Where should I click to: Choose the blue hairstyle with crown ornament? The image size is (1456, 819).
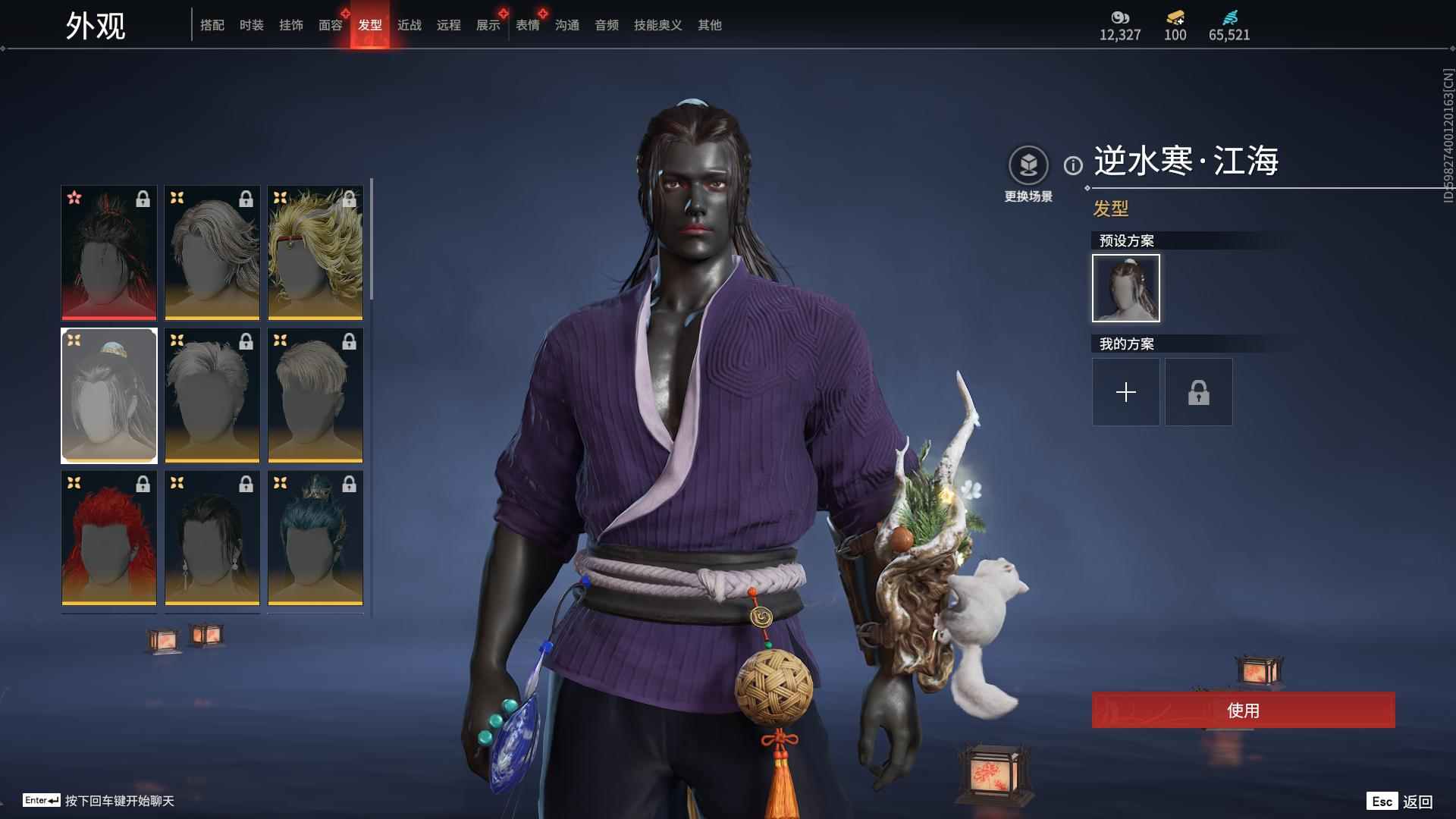point(315,538)
